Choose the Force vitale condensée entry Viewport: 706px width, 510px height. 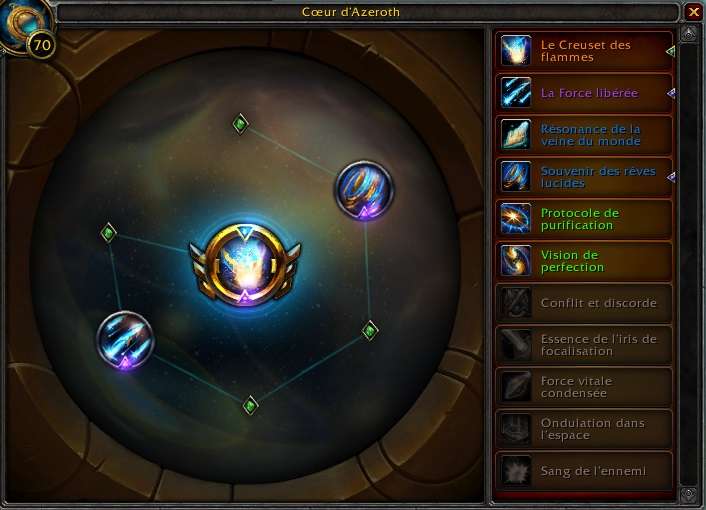583,387
